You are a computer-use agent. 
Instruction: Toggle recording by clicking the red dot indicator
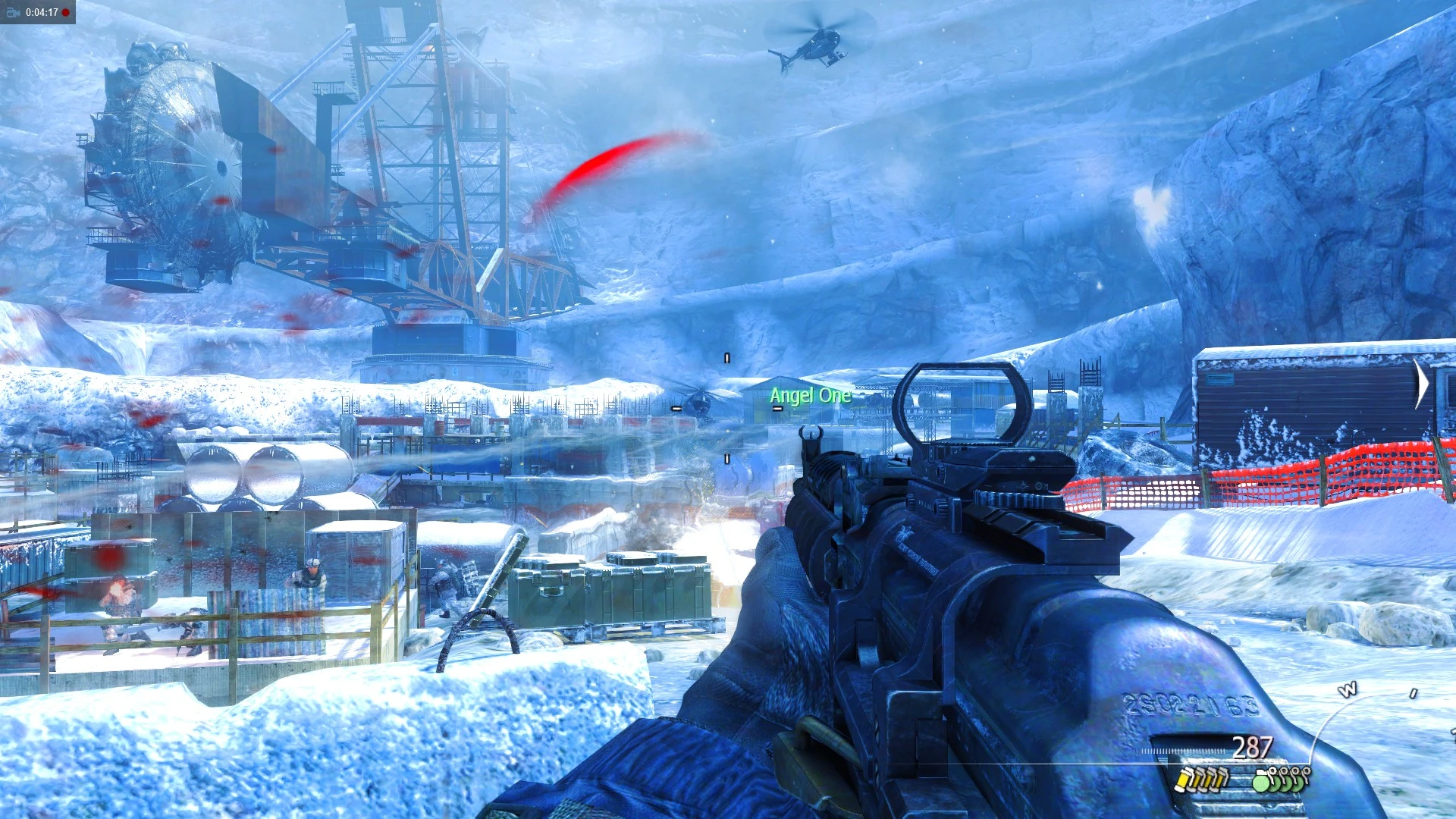(x=65, y=12)
